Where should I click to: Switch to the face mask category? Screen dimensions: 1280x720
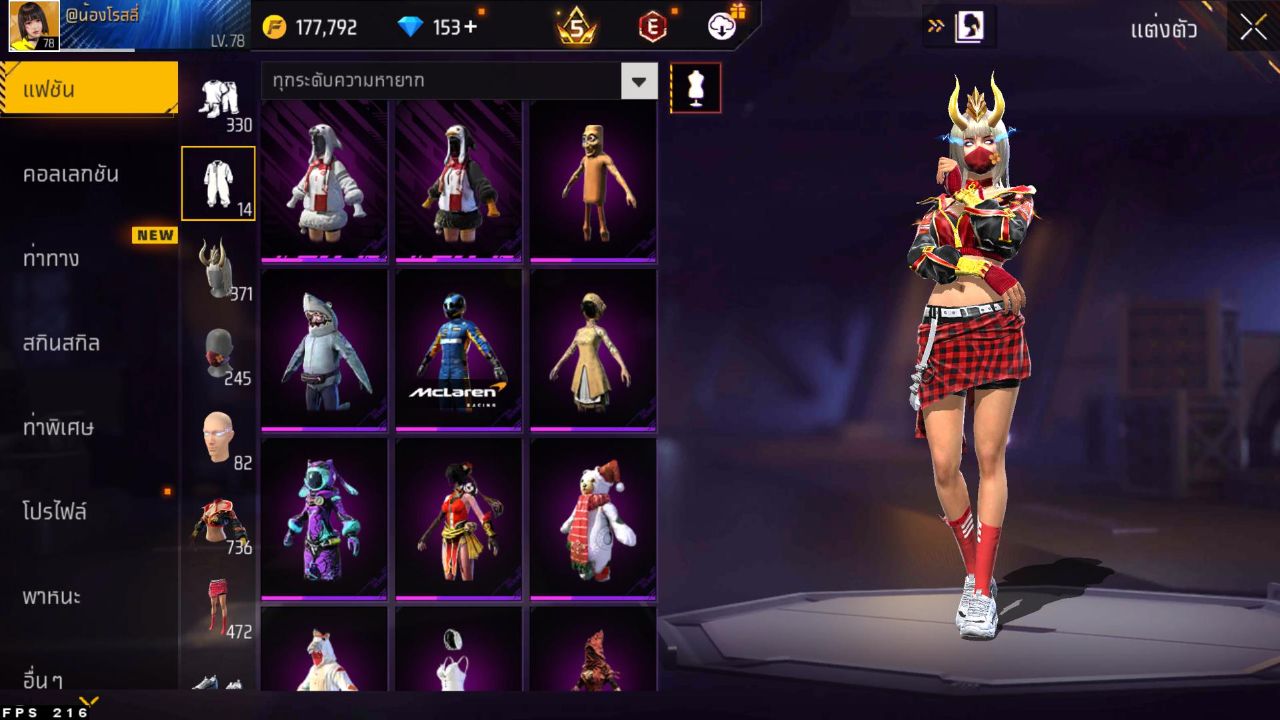pos(217,353)
